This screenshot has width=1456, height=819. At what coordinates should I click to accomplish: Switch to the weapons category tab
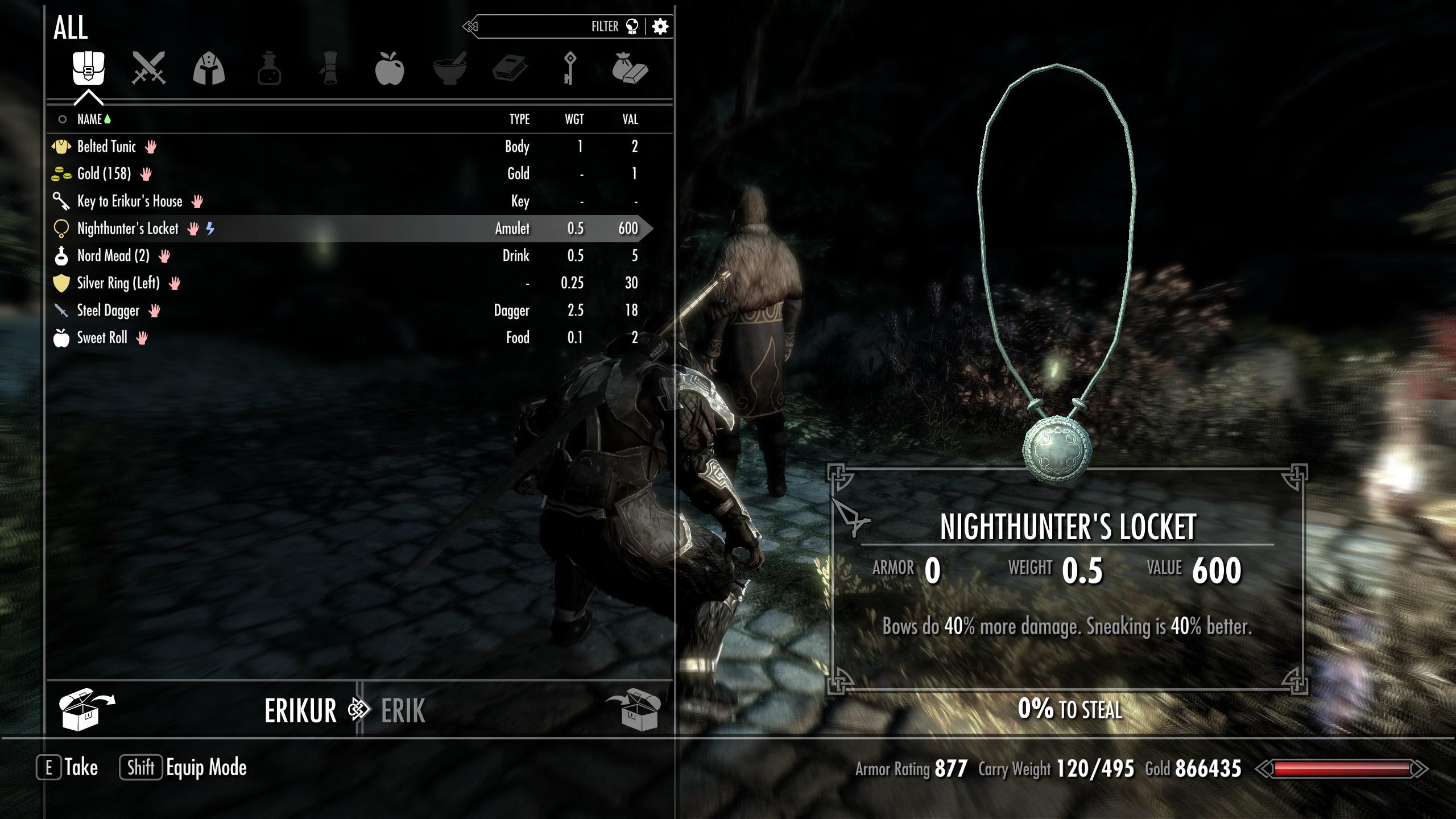tap(148, 68)
